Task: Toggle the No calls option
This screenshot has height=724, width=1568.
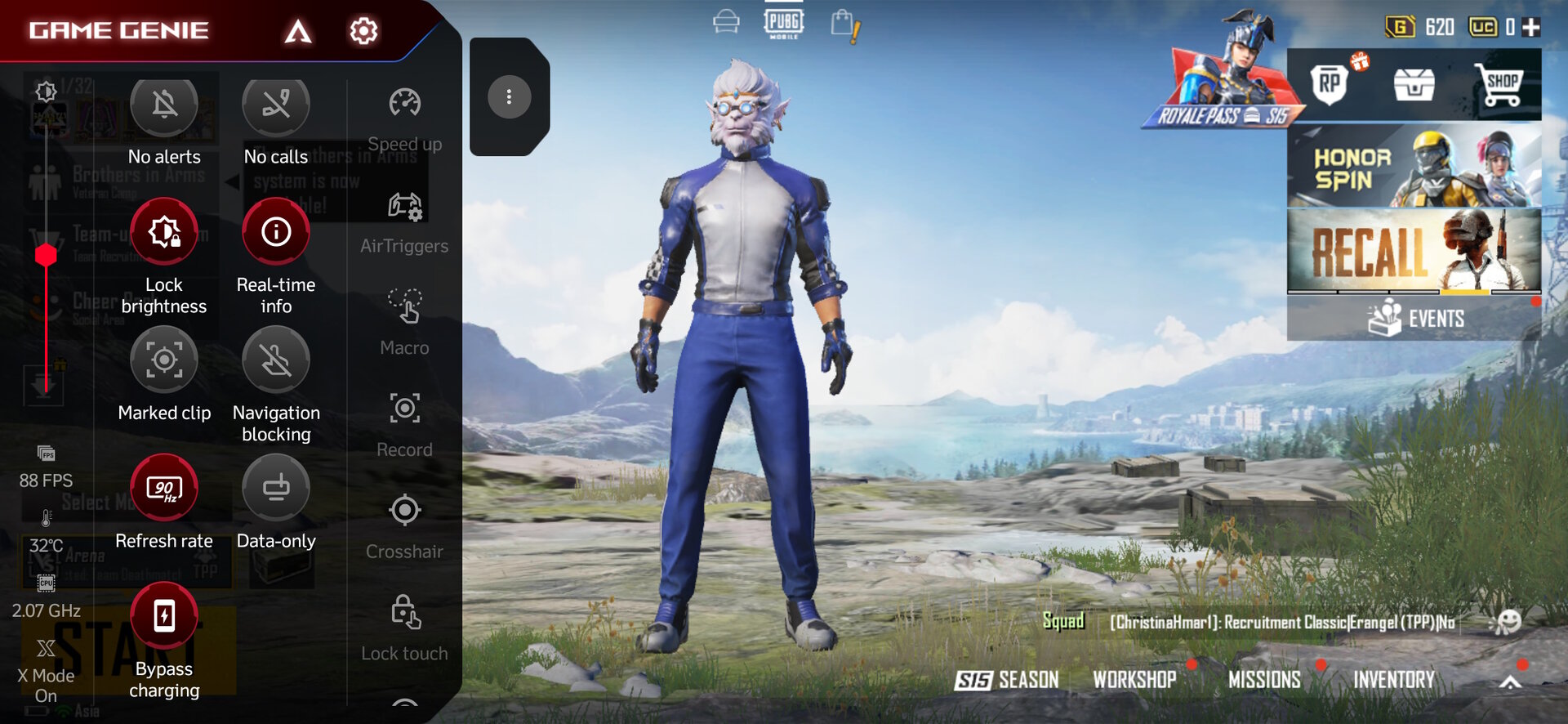Action: click(x=276, y=105)
